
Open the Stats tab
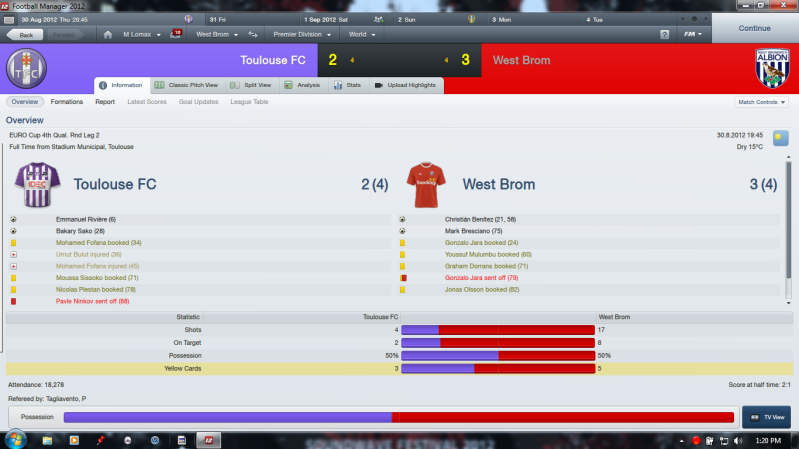coord(349,85)
